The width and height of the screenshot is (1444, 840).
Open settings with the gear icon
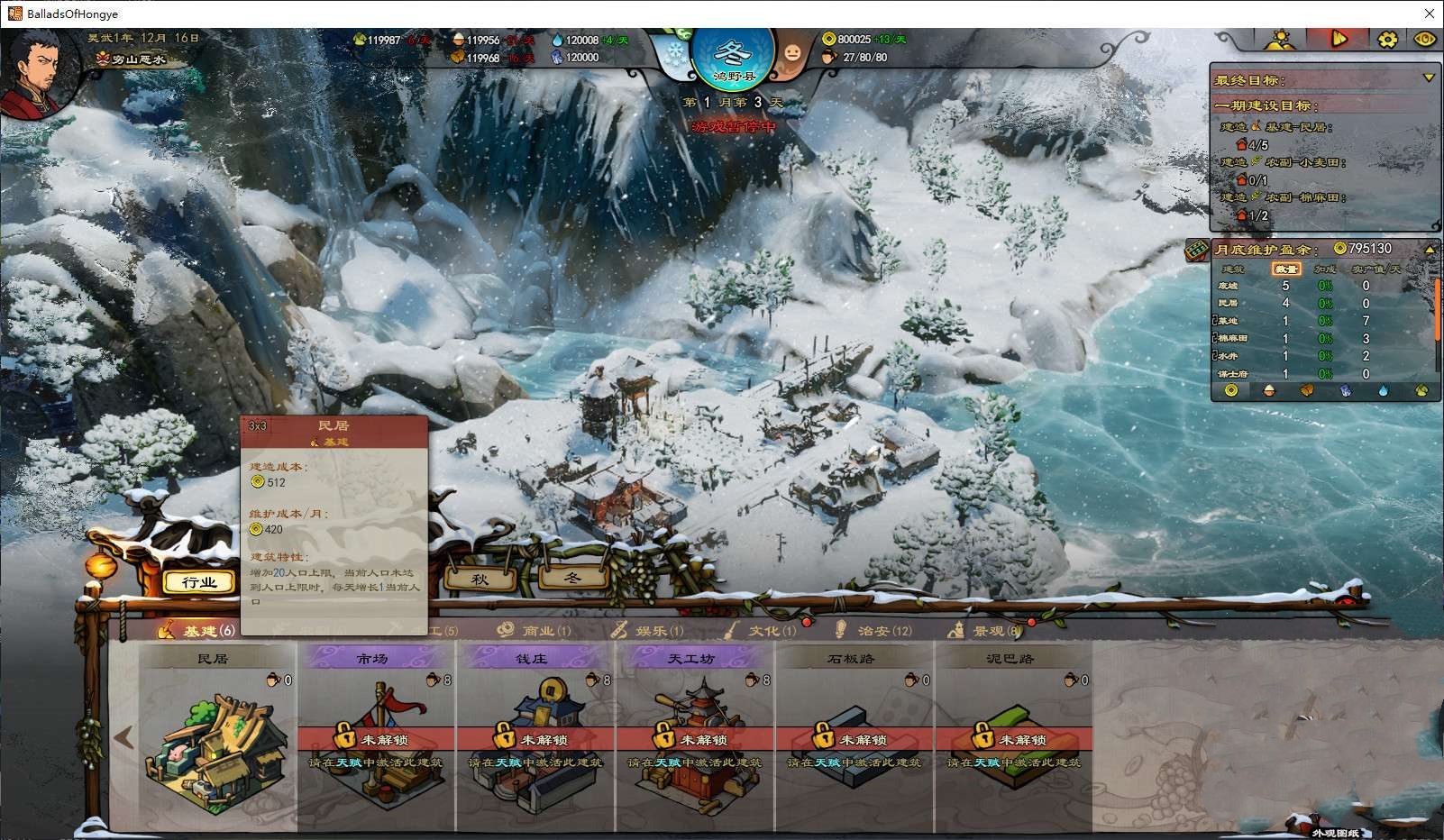[x=1387, y=40]
